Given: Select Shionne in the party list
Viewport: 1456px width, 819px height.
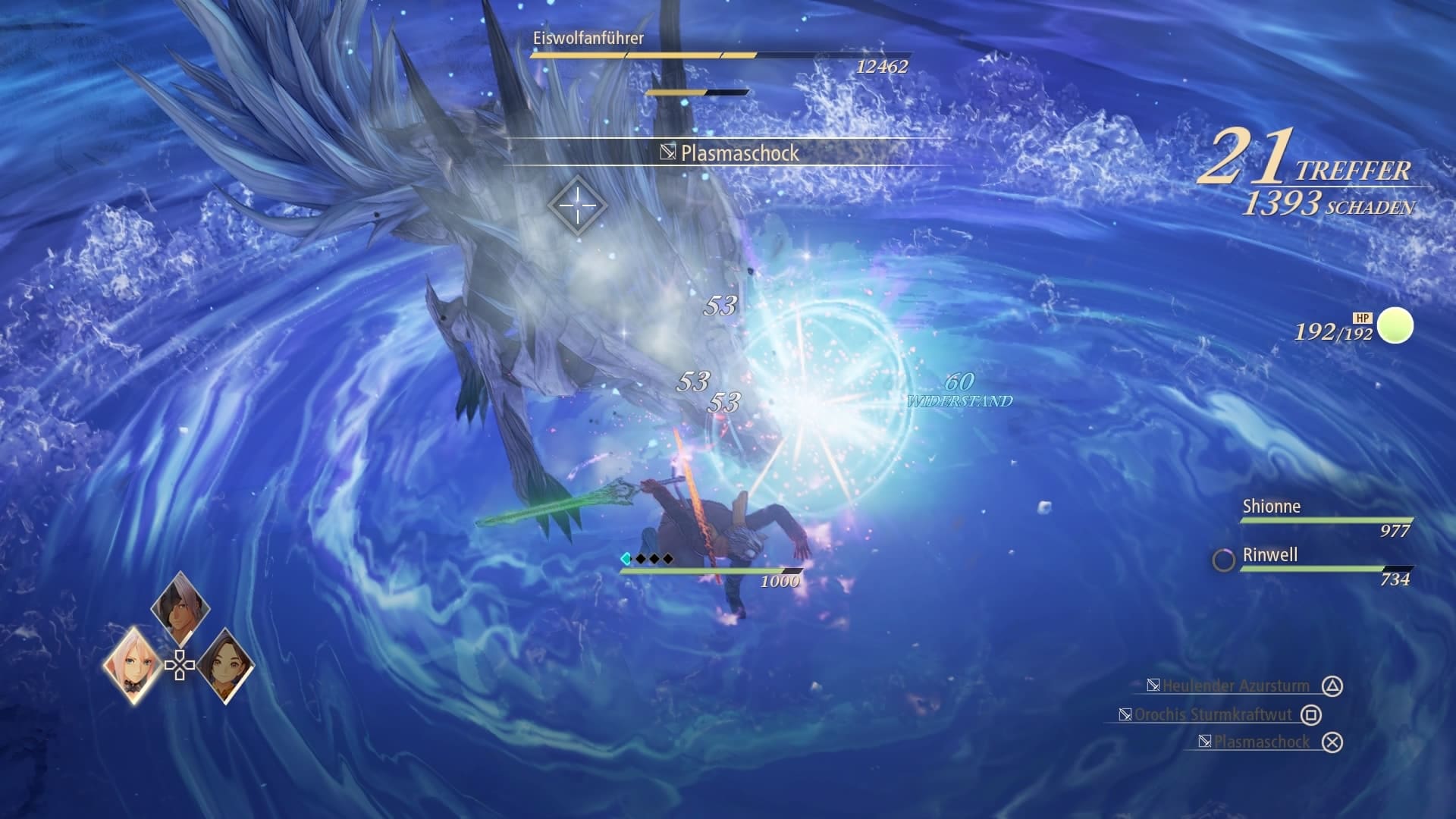Looking at the screenshot, I should [1271, 507].
